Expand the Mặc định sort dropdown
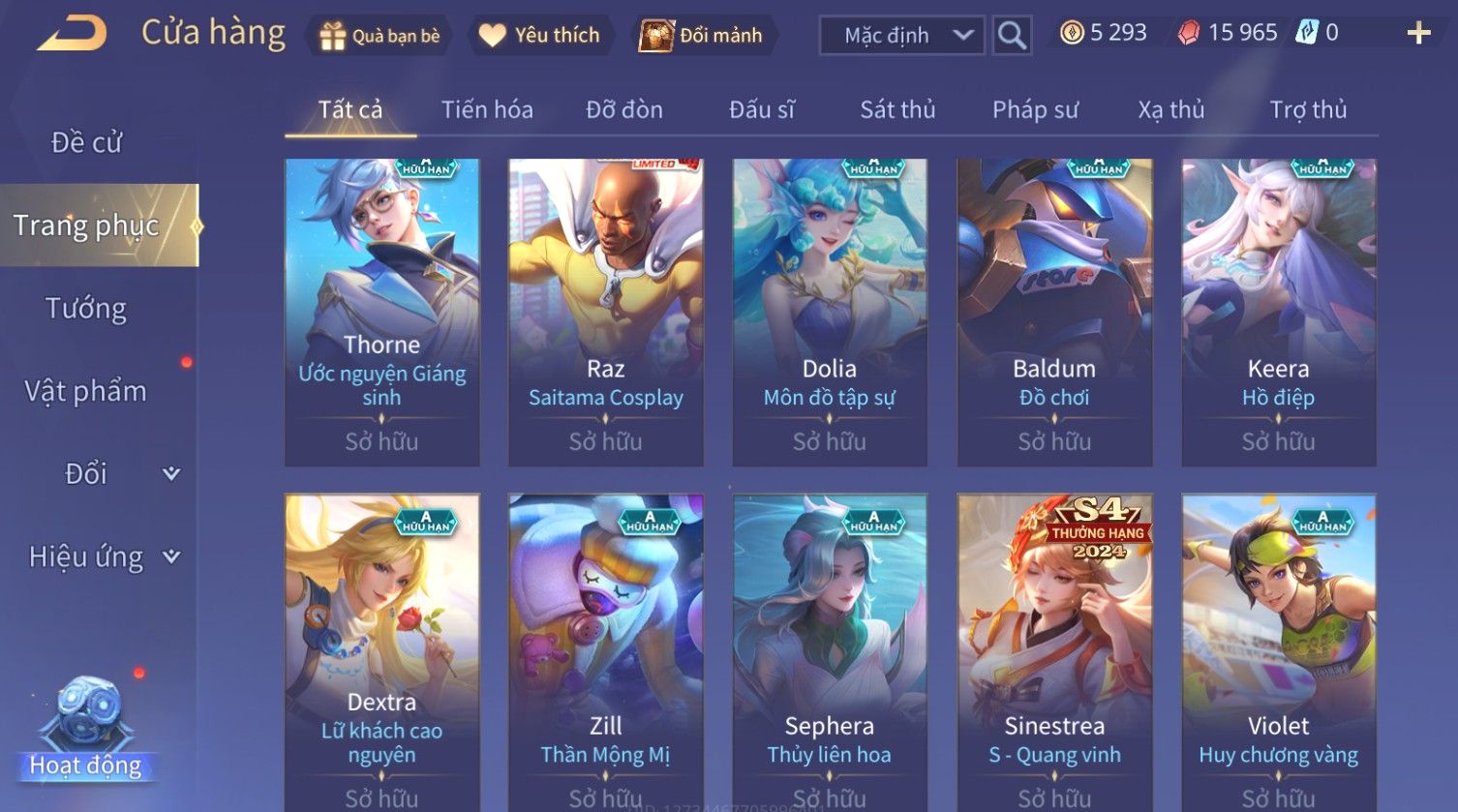Image resolution: width=1458 pixels, height=812 pixels. pyautogui.click(x=901, y=36)
